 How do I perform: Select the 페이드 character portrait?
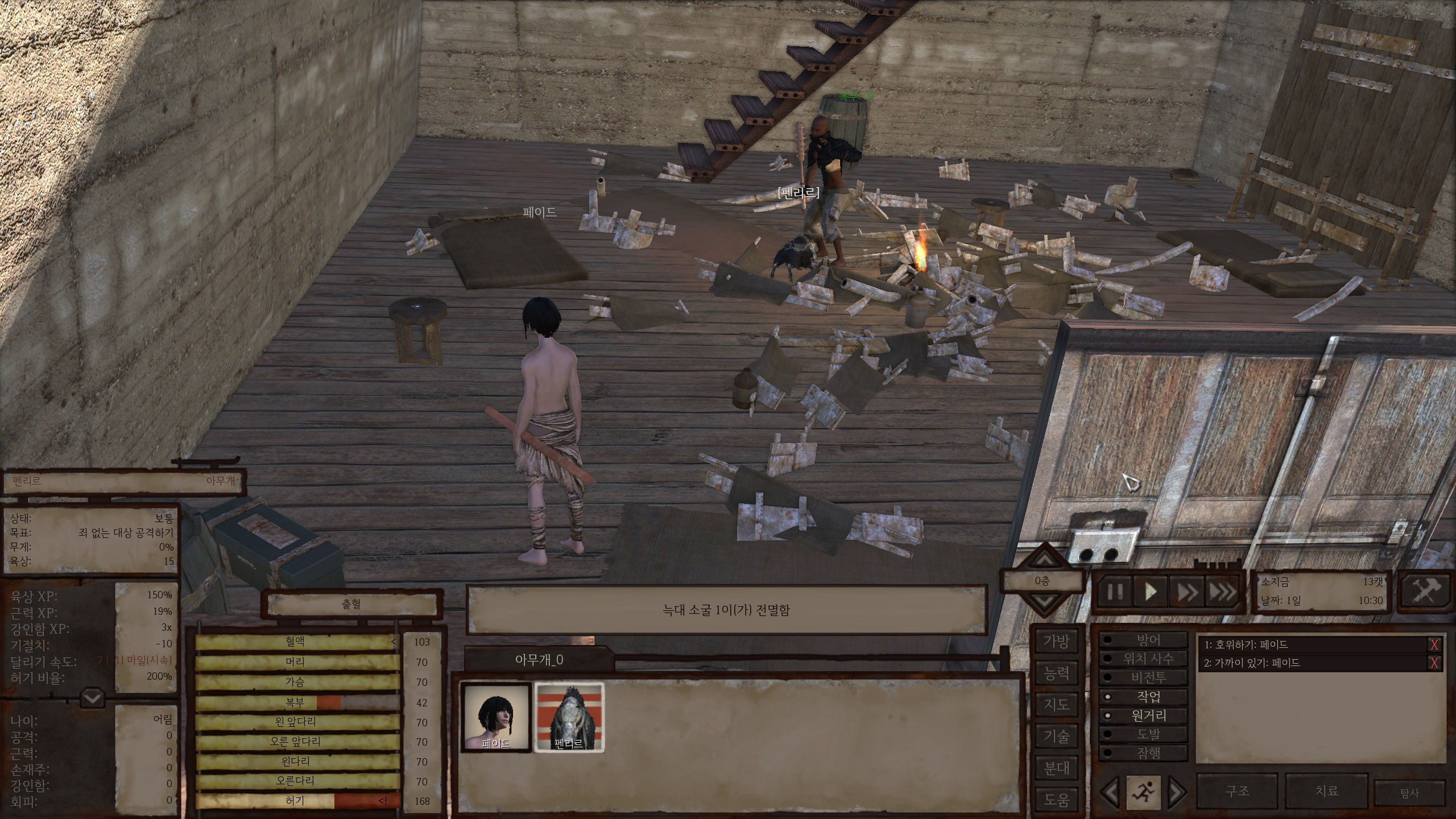coord(495,718)
